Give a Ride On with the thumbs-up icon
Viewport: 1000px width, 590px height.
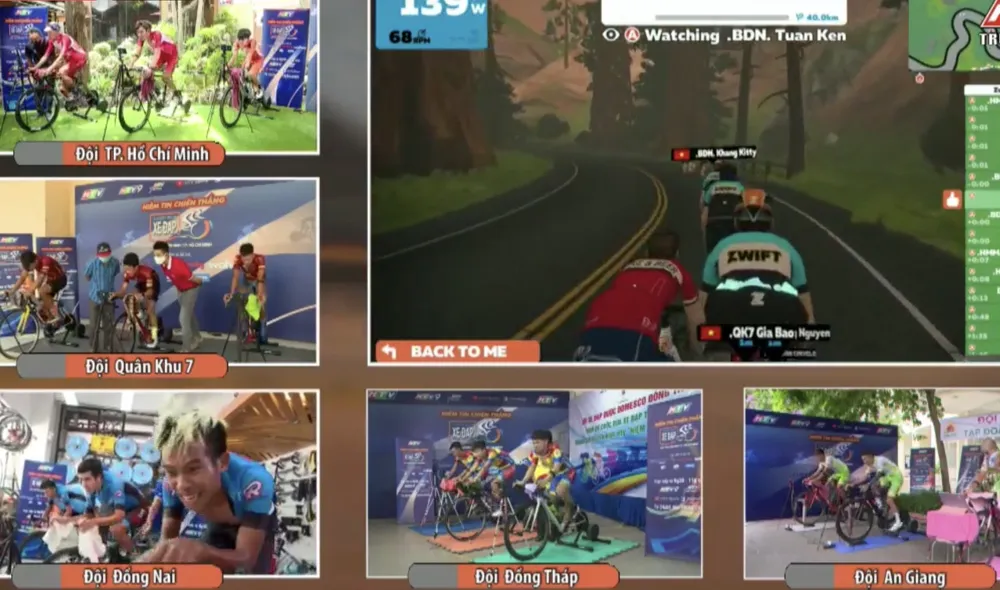pos(951,199)
